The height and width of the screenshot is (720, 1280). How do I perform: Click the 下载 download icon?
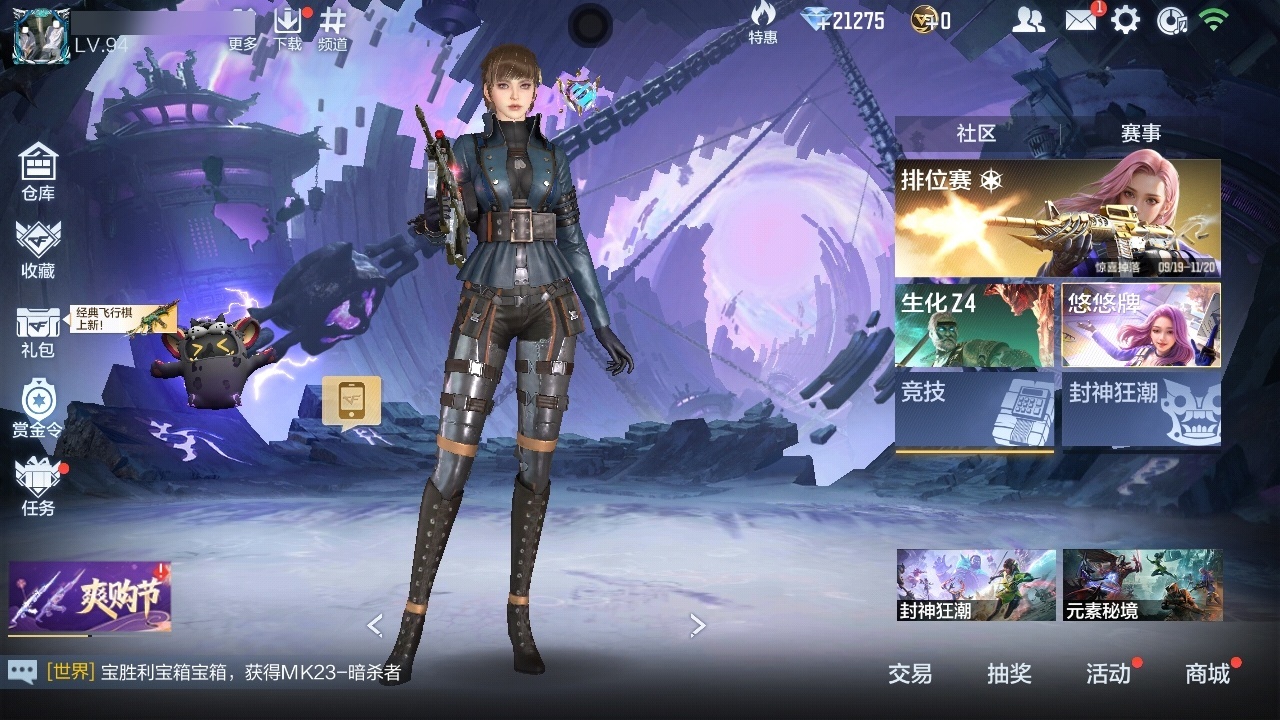(x=288, y=28)
